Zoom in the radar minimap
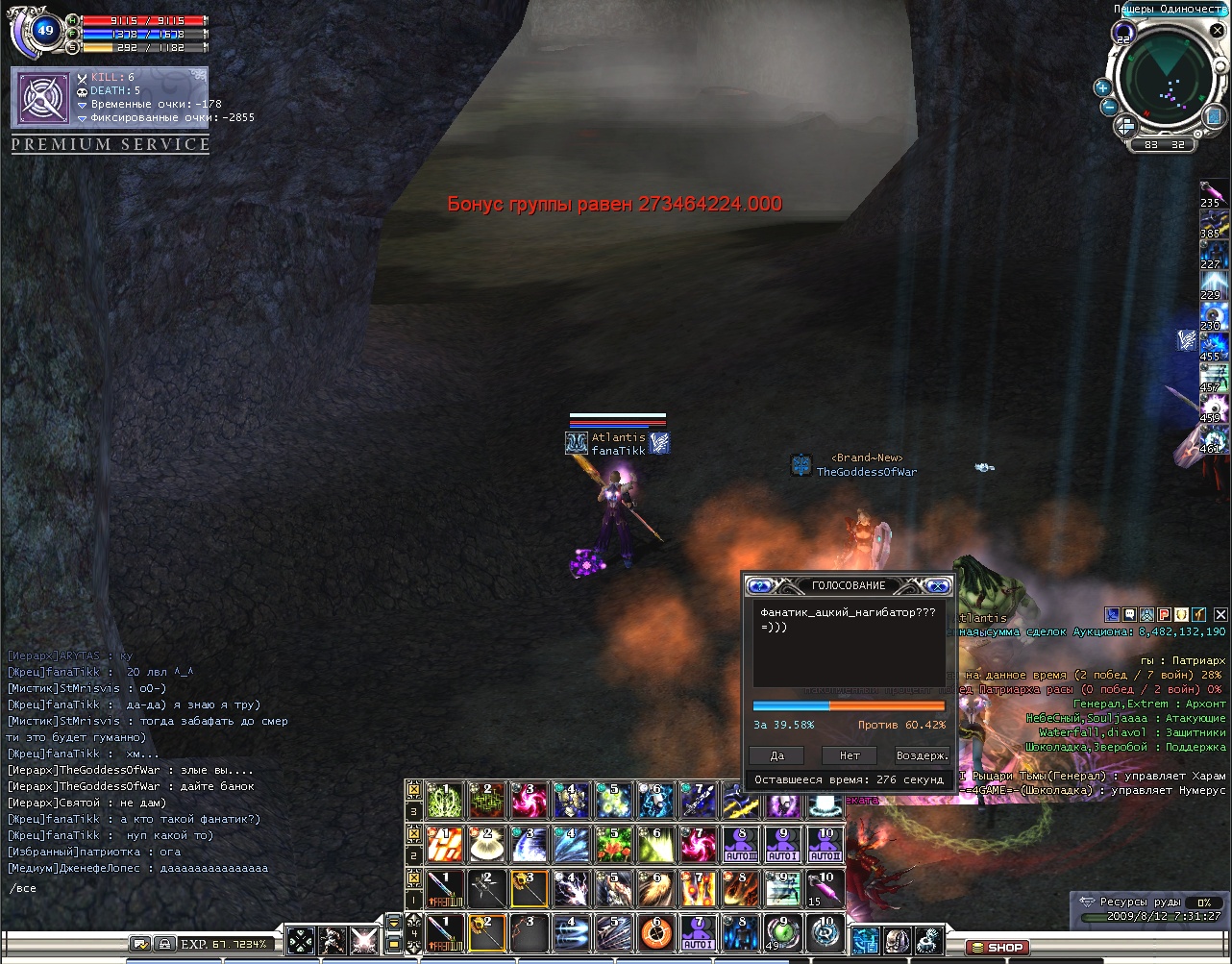This screenshot has width=1232, height=964. [x=1102, y=87]
